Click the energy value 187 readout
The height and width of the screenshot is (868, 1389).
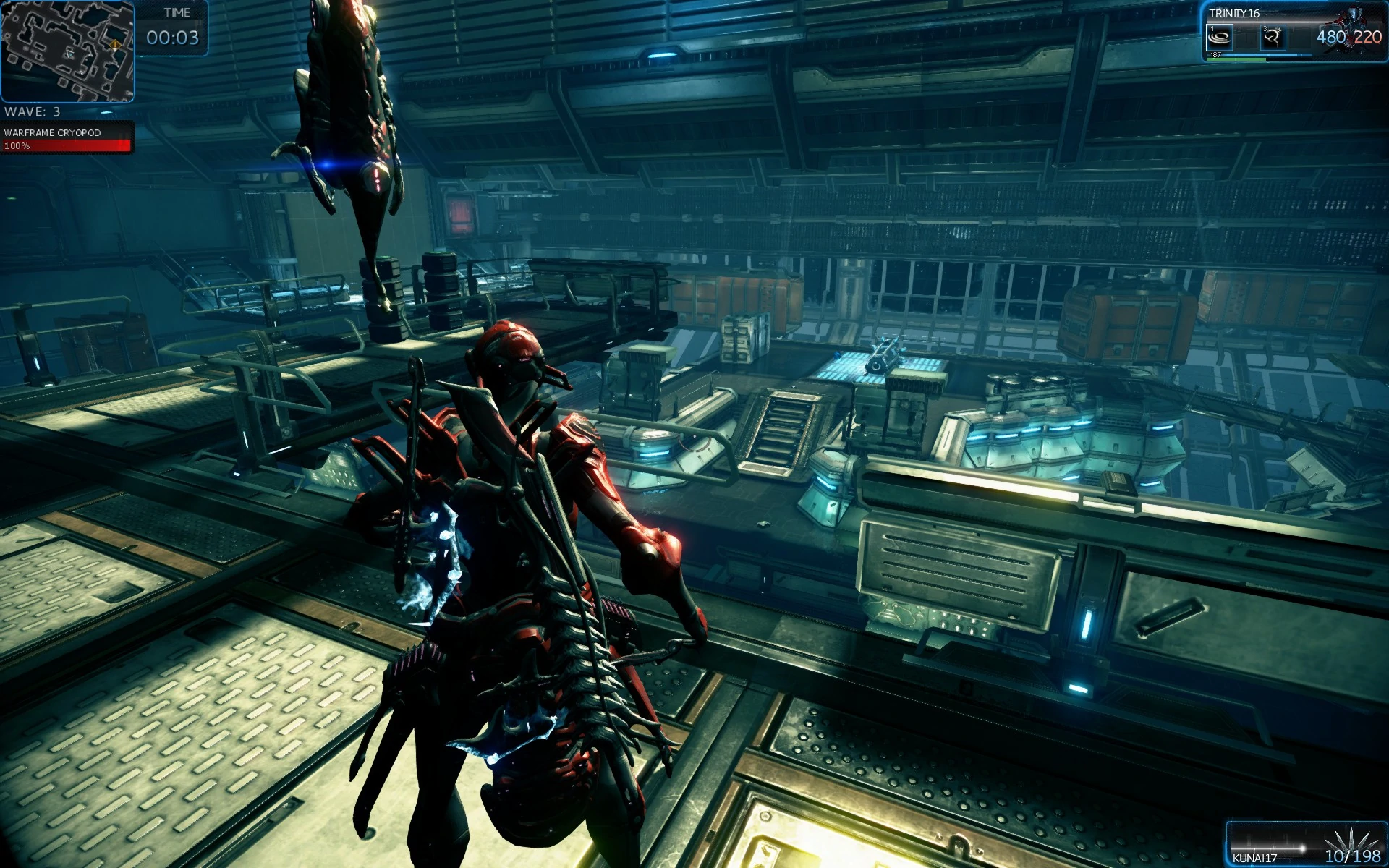1216,55
